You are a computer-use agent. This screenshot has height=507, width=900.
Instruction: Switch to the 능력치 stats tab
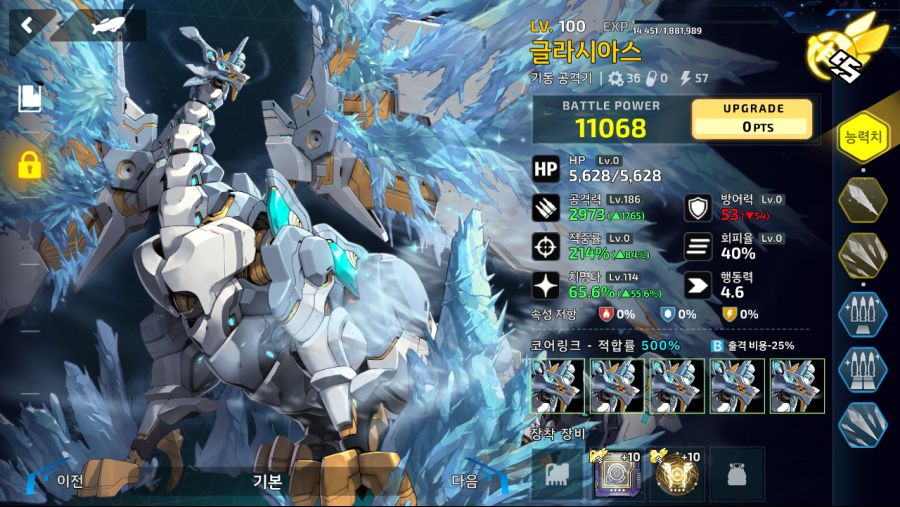(862, 138)
